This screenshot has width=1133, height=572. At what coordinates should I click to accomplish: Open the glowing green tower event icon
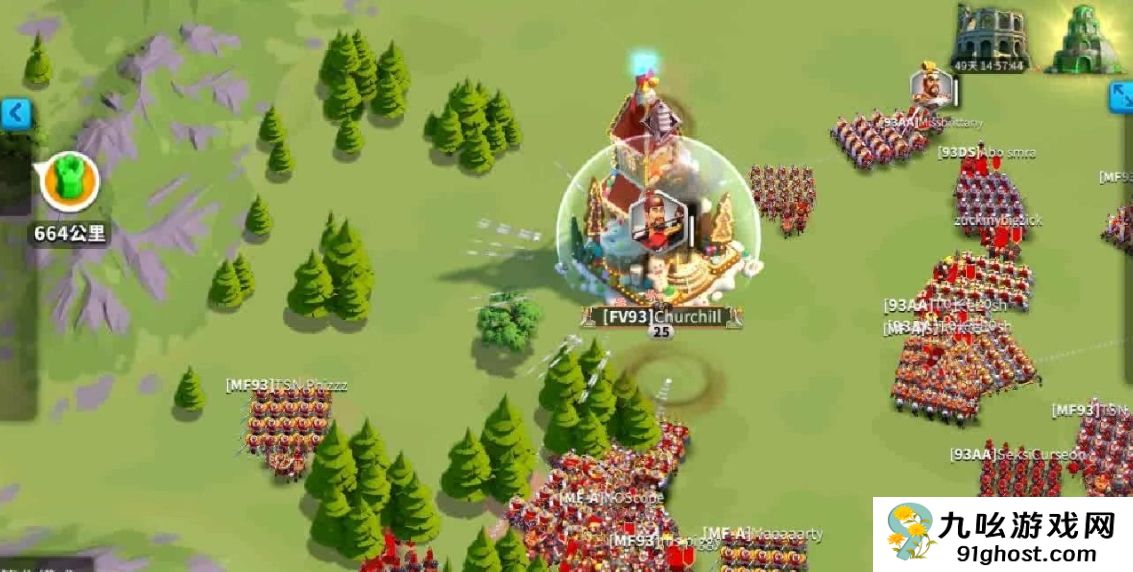[x=1084, y=38]
